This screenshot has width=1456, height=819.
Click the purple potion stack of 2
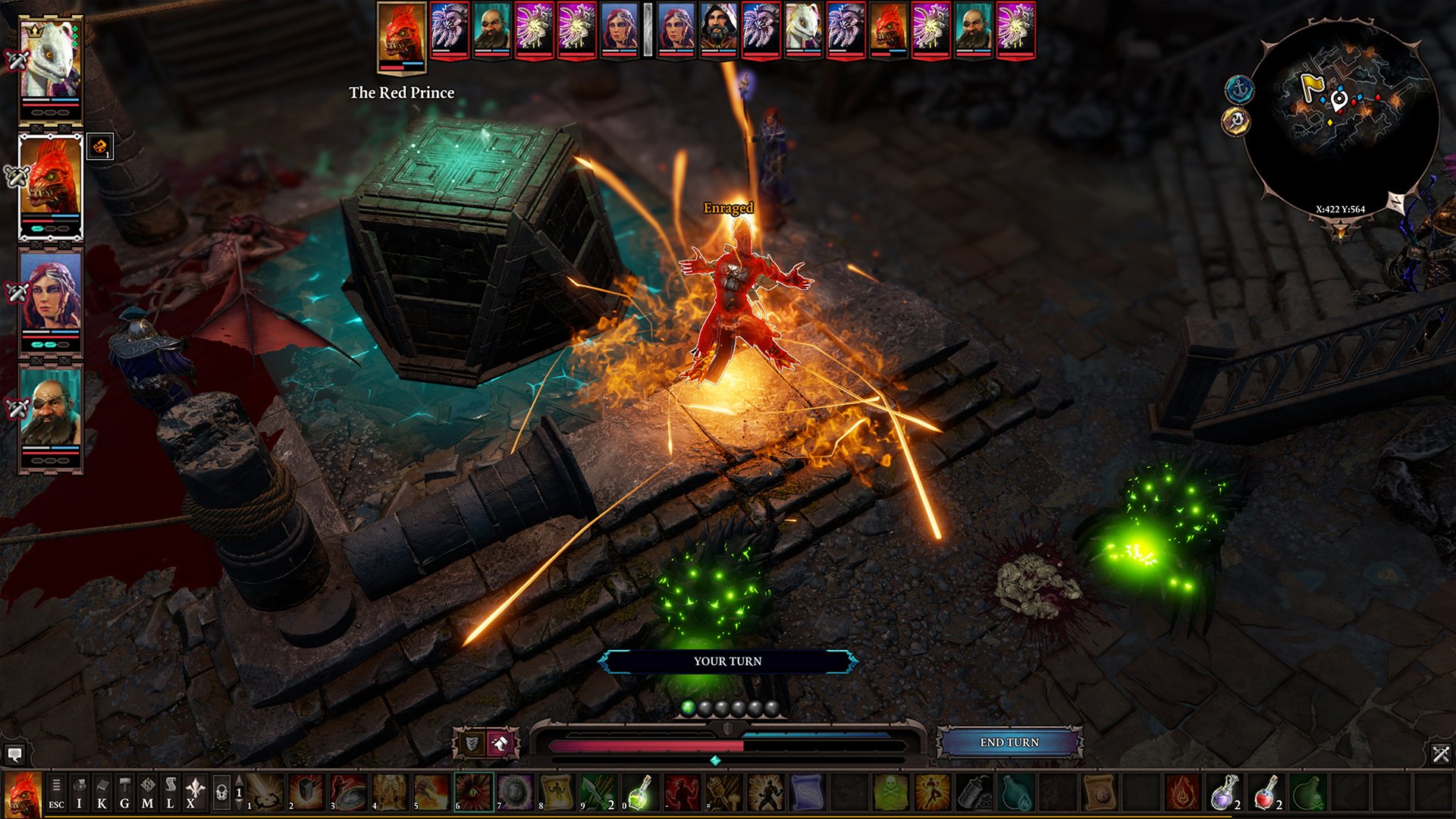click(1223, 793)
